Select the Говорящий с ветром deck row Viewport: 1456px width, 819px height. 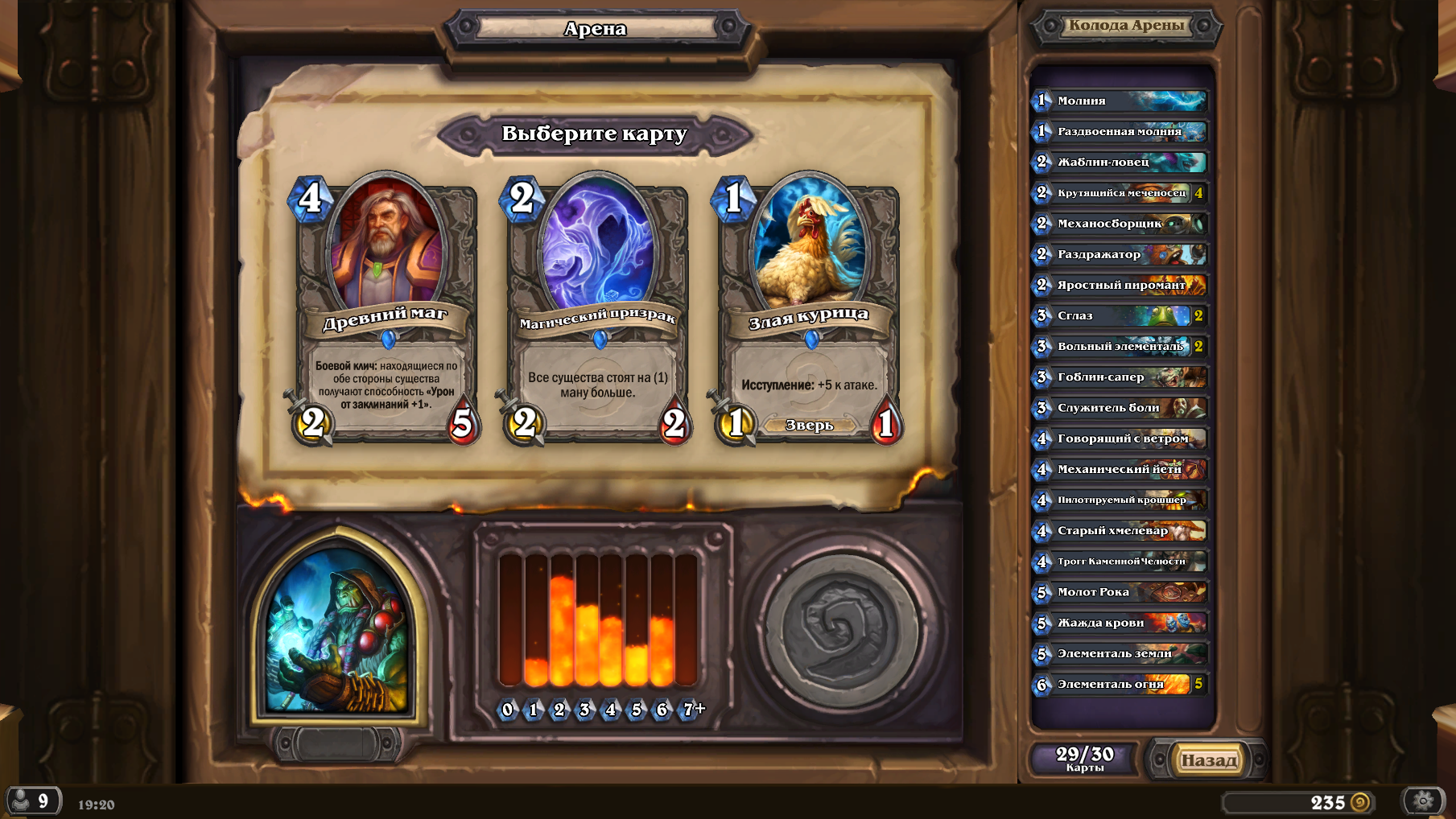pos(1120,438)
